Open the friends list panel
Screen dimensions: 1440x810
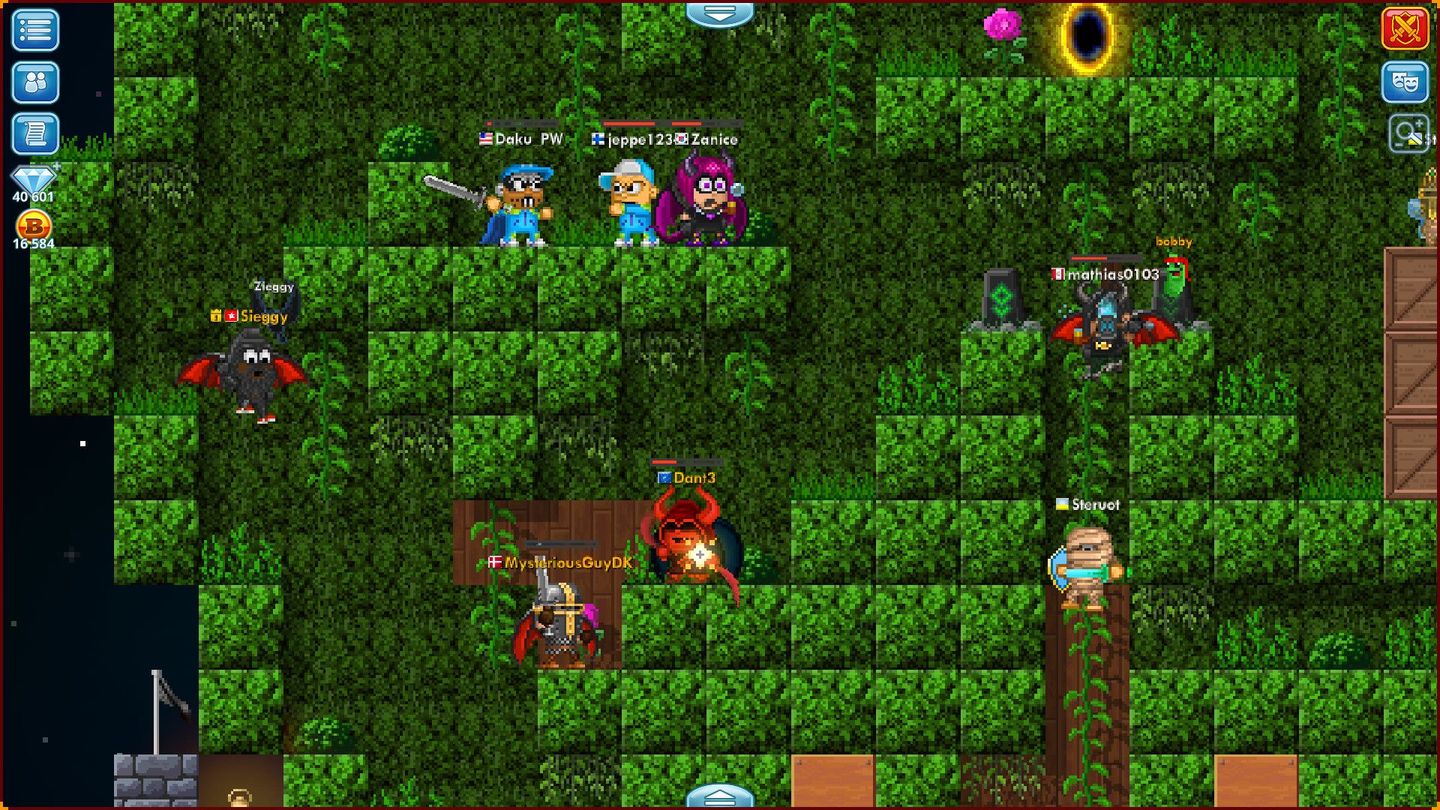tap(34, 80)
